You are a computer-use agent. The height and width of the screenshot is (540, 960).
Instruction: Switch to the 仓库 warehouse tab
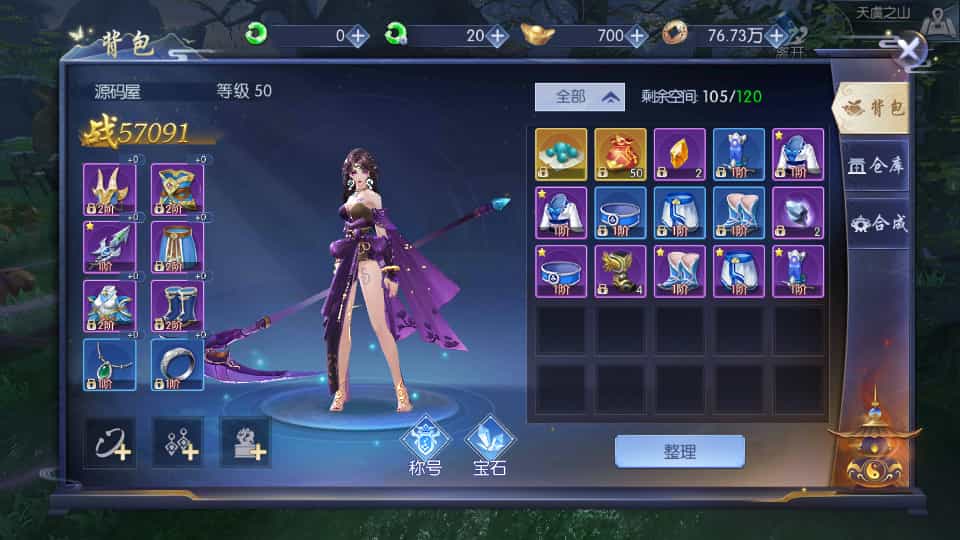click(x=875, y=165)
